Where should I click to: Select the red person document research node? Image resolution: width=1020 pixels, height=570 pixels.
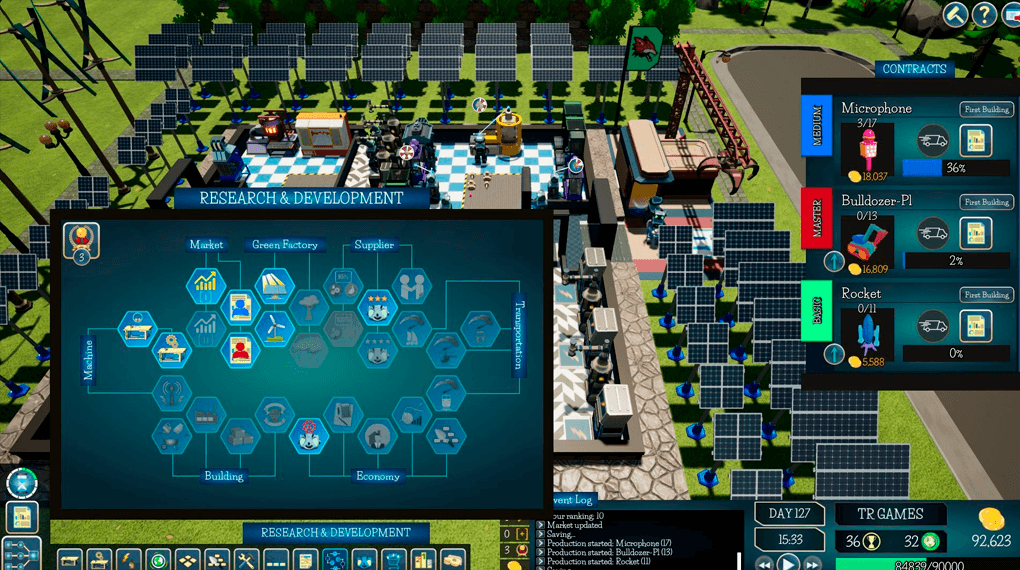(239, 348)
